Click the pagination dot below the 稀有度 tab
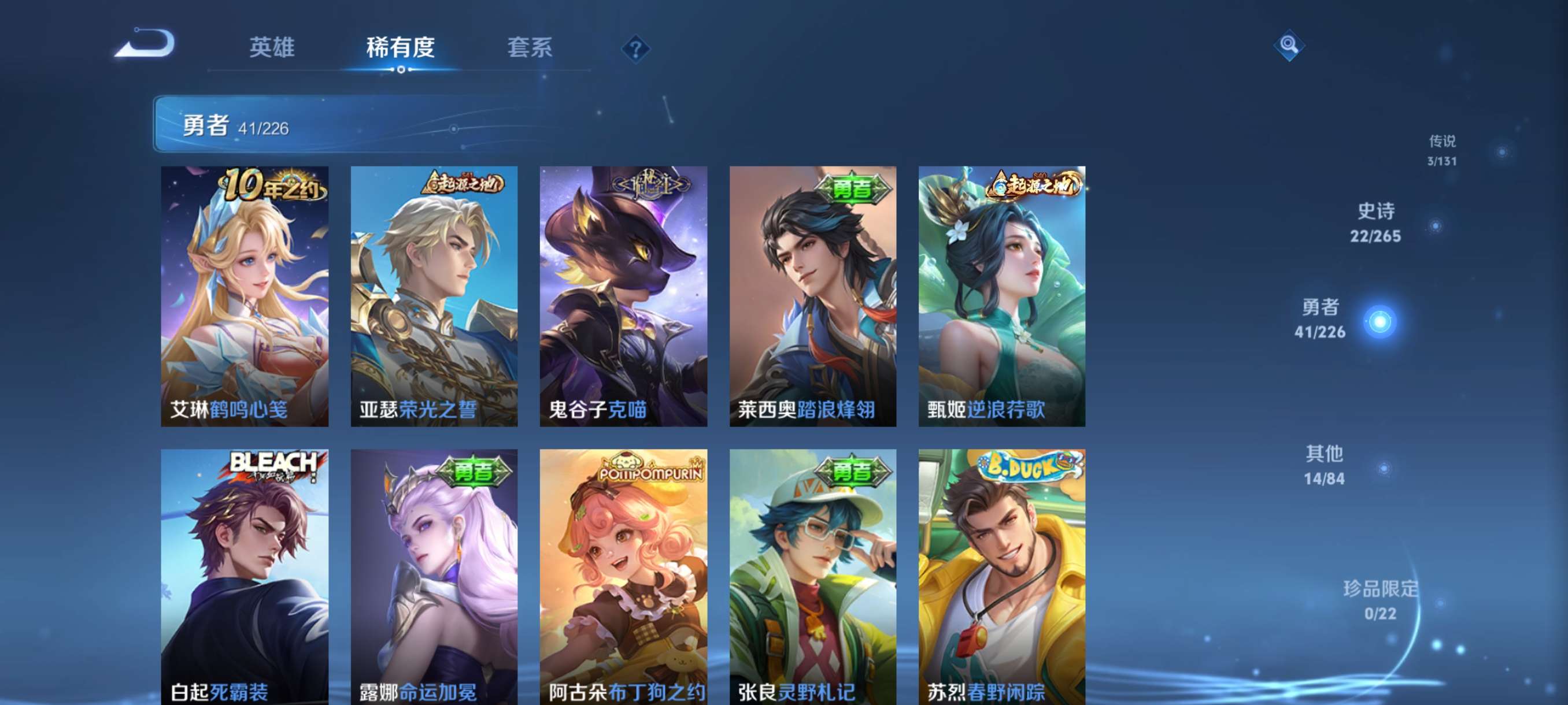Viewport: 1568px width, 705px height. coord(401,70)
